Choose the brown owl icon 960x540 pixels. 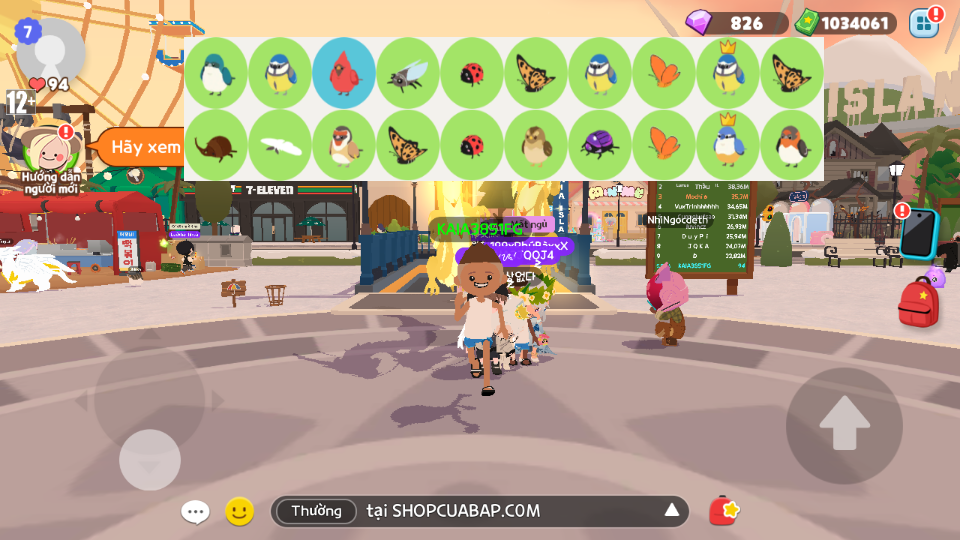(x=536, y=145)
